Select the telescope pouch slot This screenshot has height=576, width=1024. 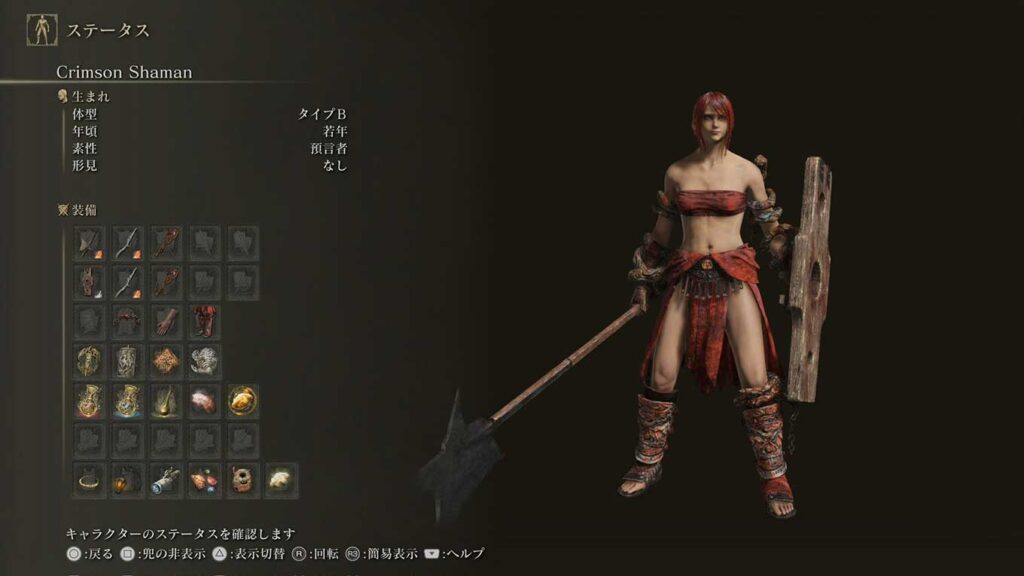point(166,480)
